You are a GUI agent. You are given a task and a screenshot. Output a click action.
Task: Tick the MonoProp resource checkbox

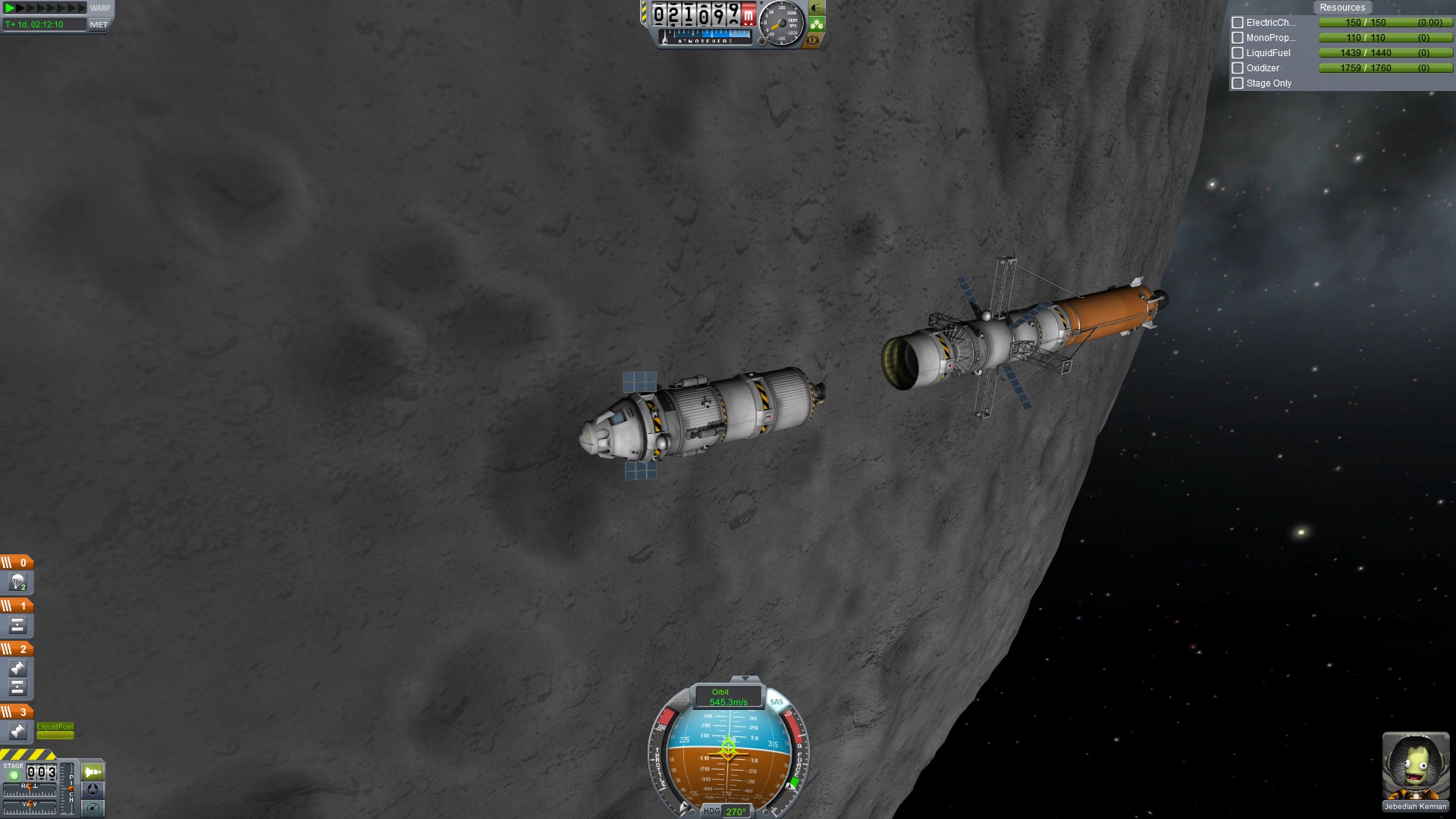coord(1238,38)
